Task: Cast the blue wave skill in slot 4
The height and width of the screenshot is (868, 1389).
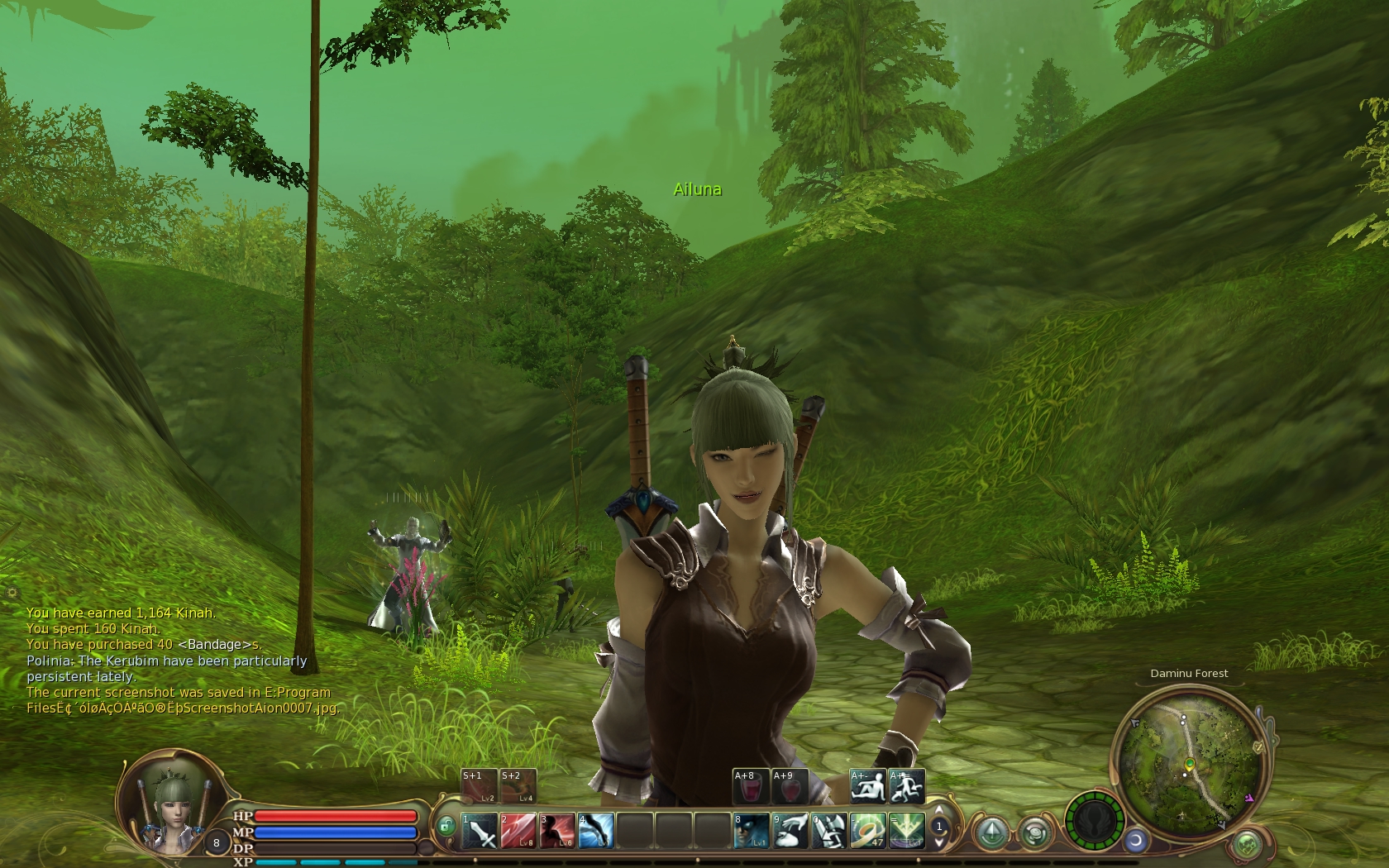Action: tap(596, 831)
